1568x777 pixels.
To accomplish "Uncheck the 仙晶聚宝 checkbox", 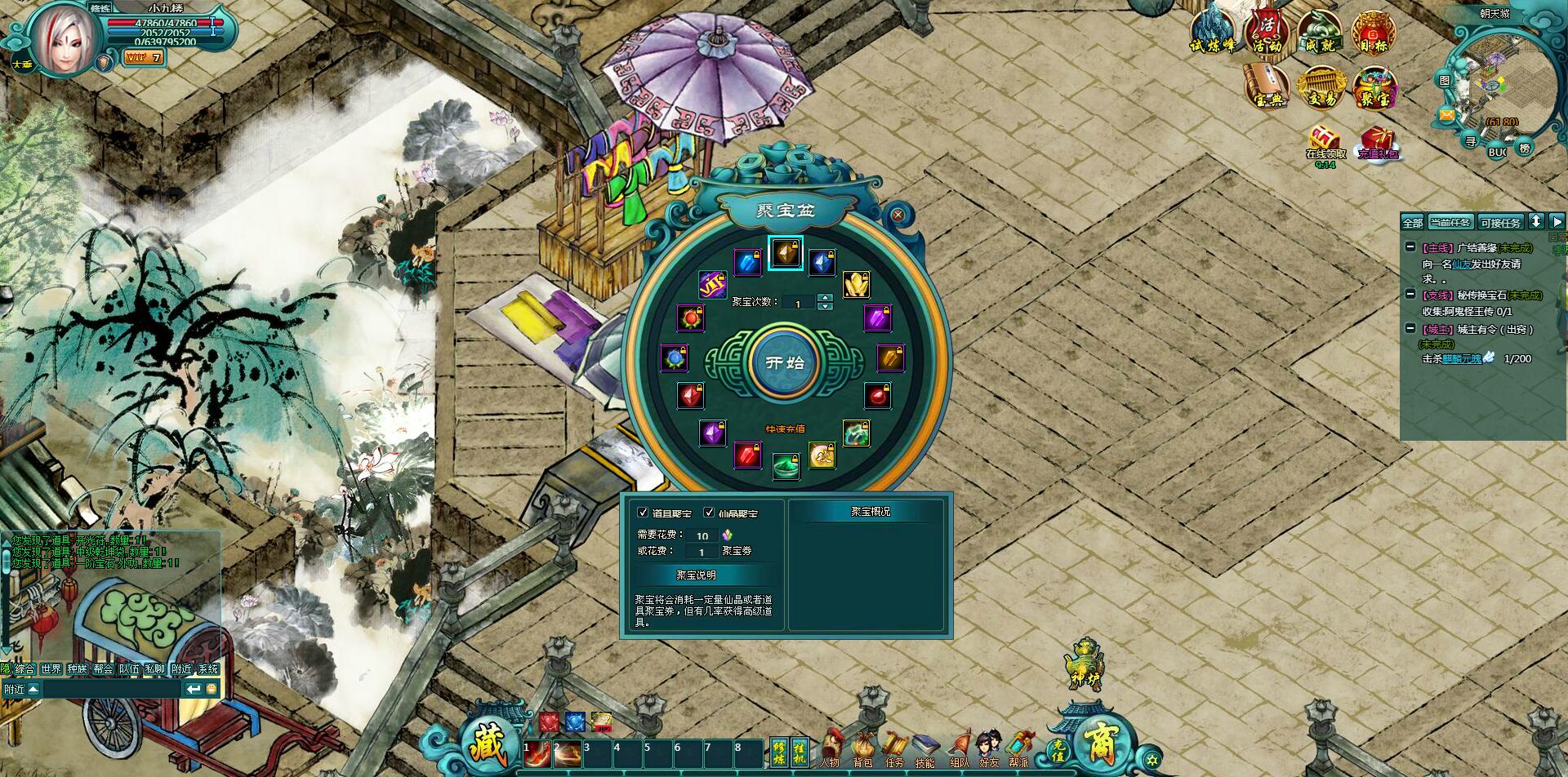I will point(707,512).
